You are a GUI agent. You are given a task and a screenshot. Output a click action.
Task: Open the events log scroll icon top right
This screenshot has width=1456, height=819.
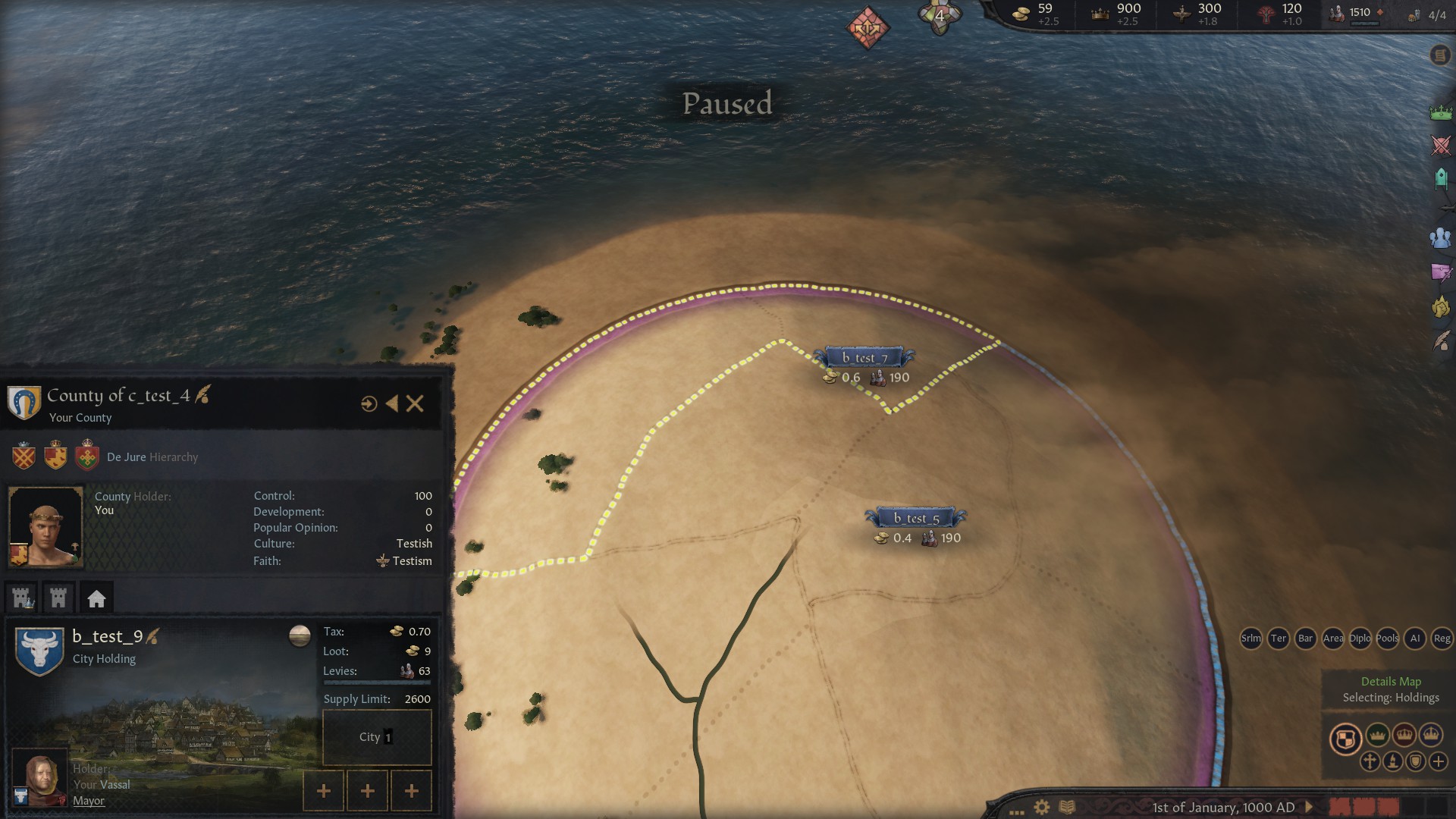coord(1439,55)
